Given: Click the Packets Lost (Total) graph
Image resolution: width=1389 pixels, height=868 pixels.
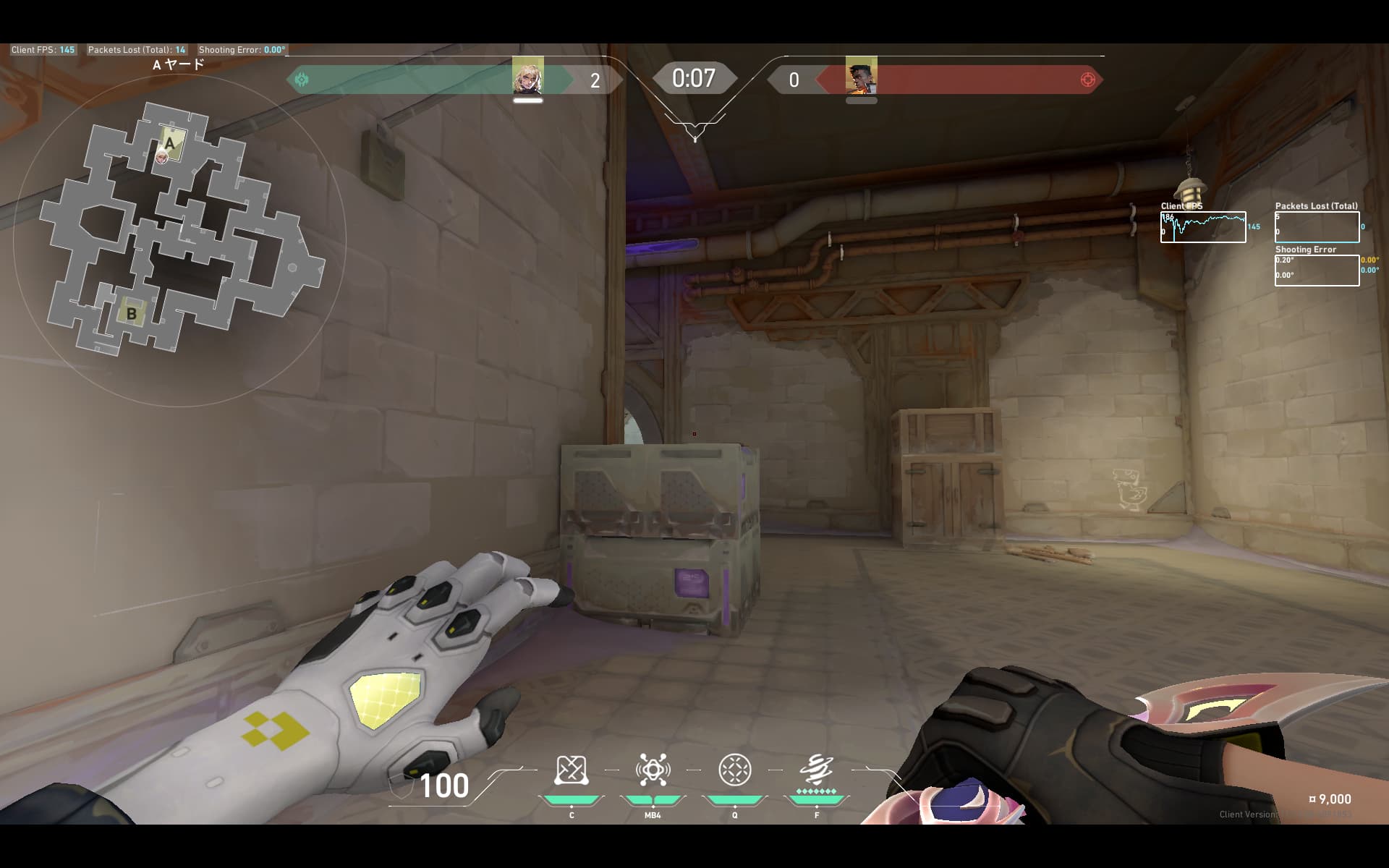Looking at the screenshot, I should pos(1317,227).
